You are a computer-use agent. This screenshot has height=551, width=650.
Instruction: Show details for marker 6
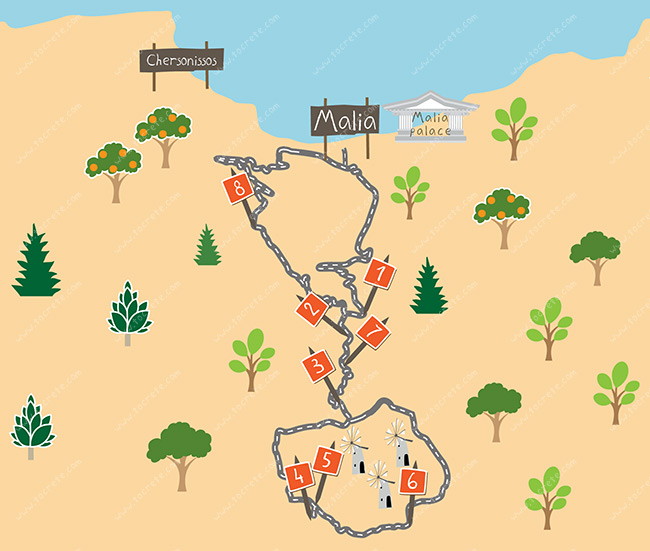coord(410,481)
